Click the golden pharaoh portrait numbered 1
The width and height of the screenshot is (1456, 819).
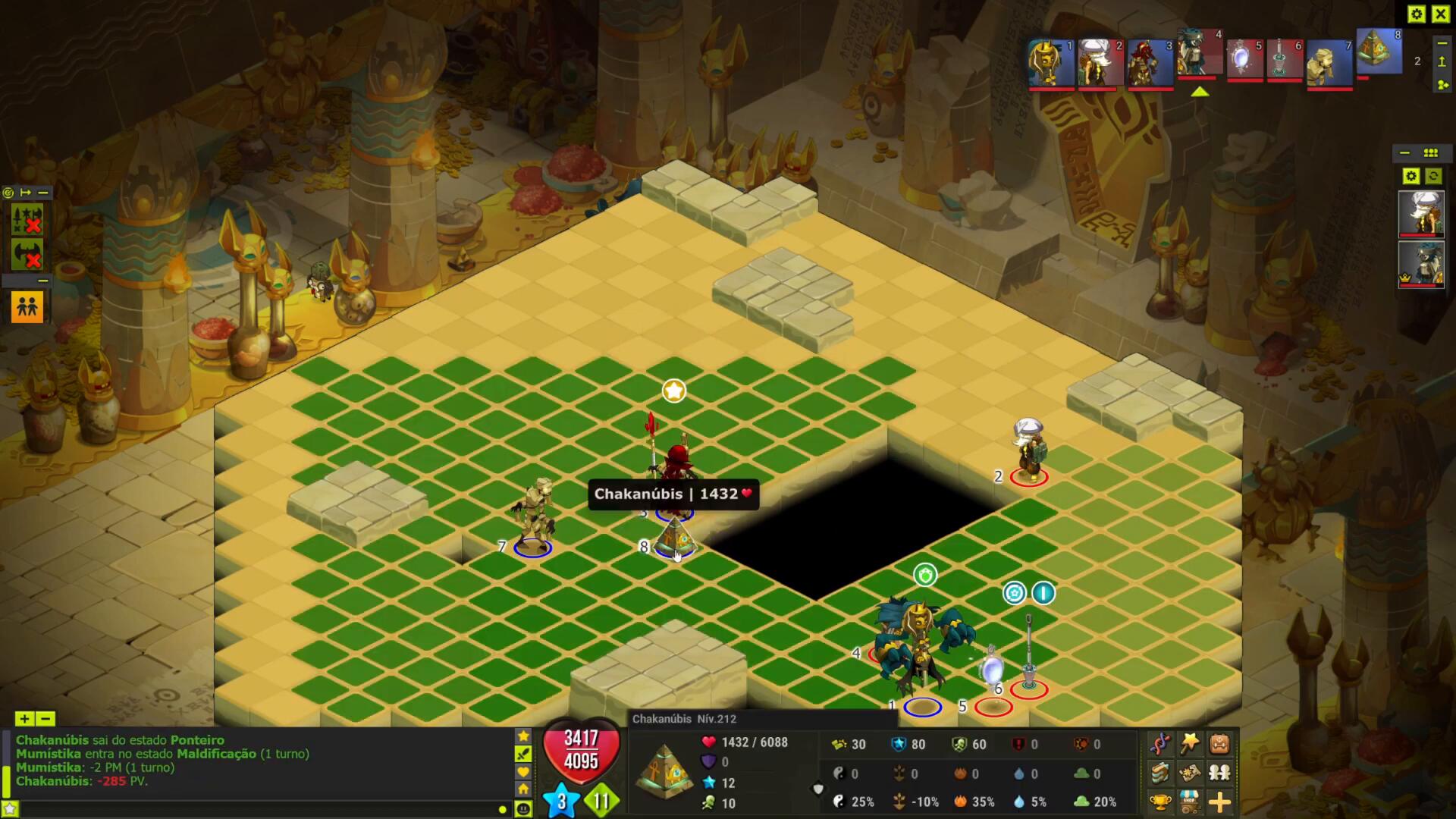(x=1051, y=62)
